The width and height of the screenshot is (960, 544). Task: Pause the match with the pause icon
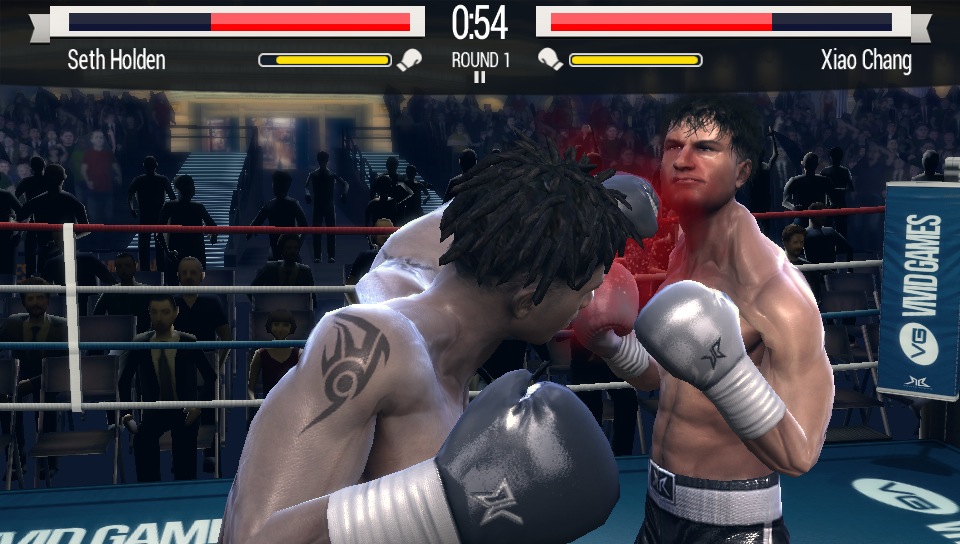(480, 77)
